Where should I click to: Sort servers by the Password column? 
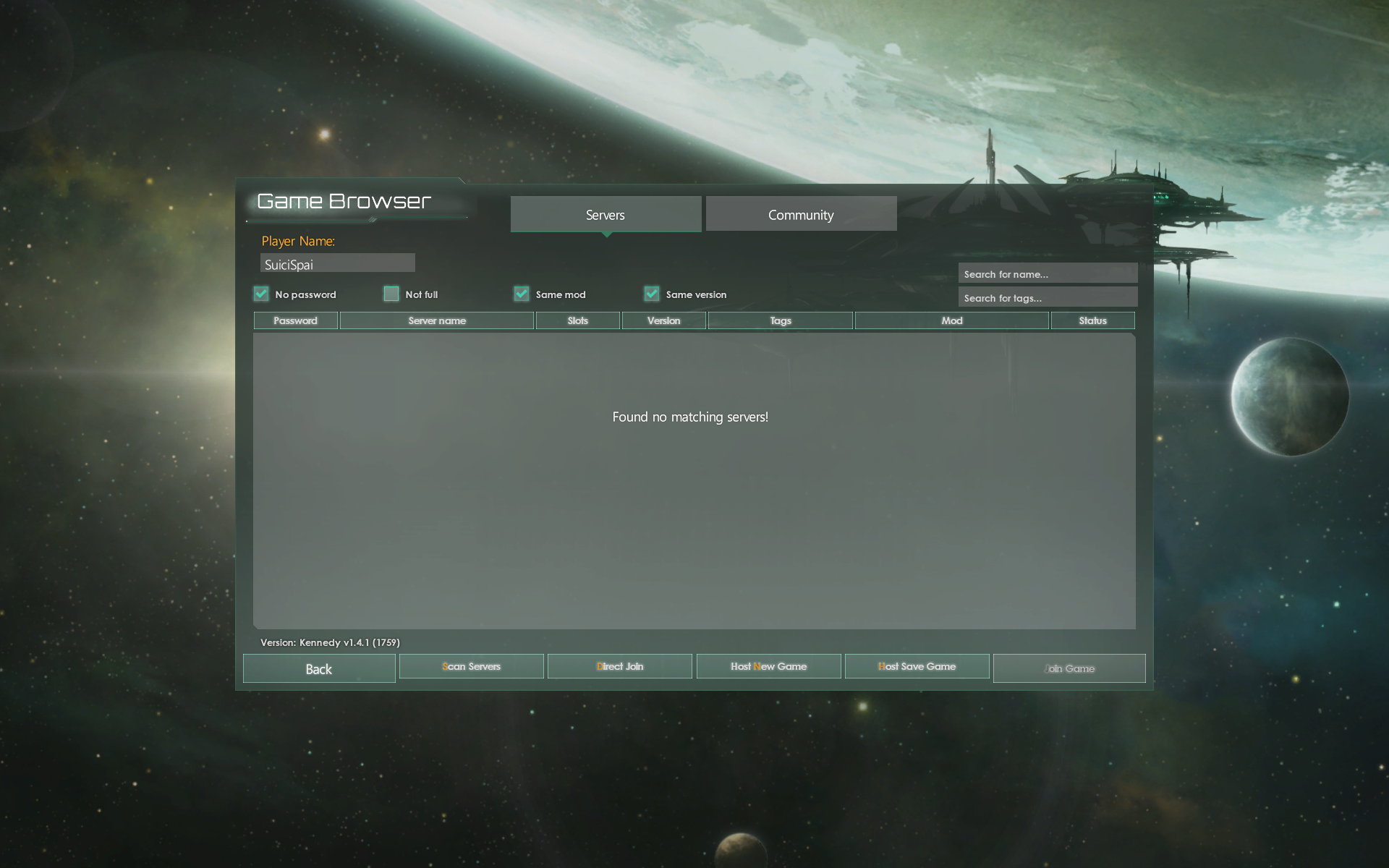(295, 320)
